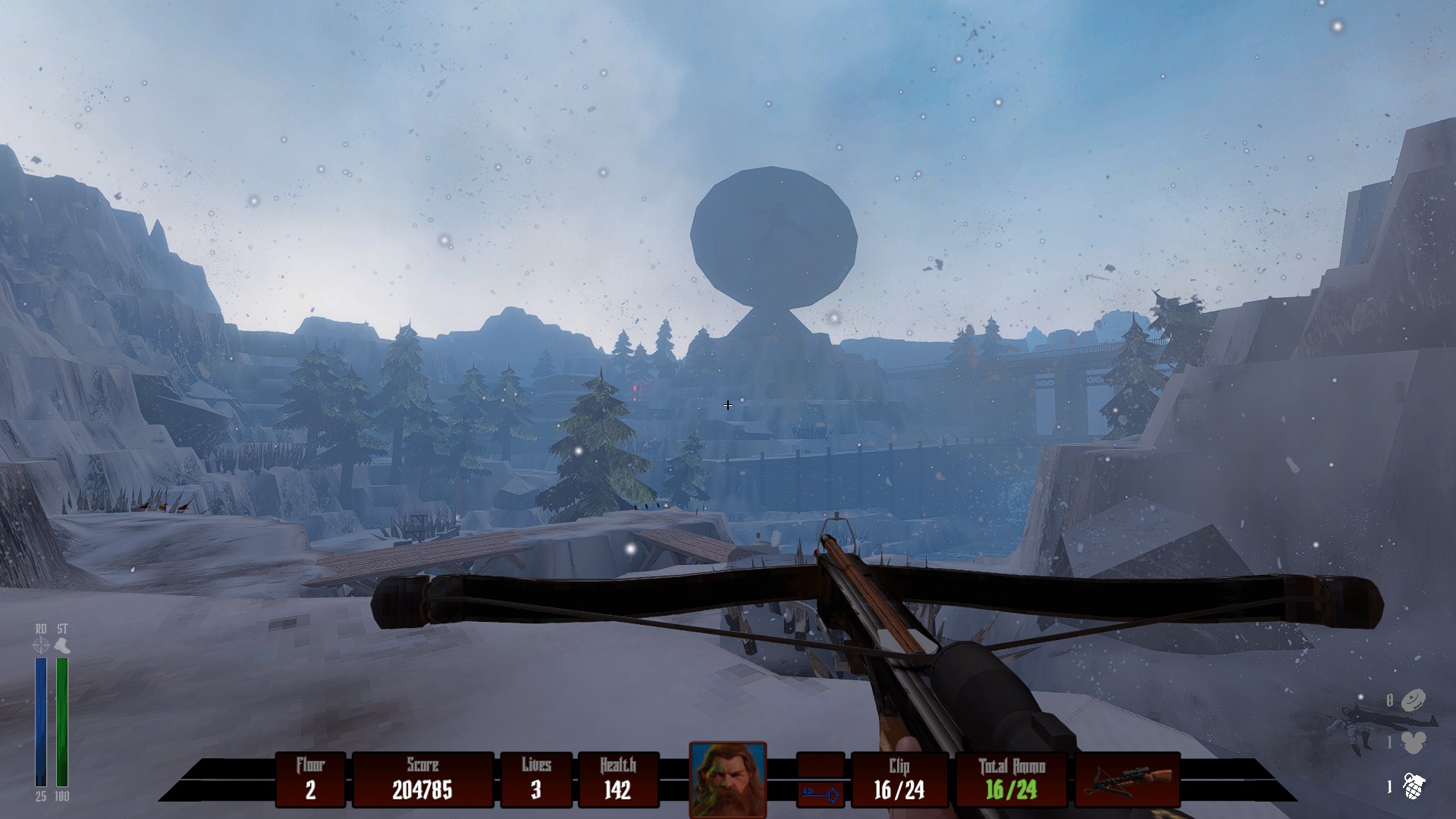
Task: Click the ST boot stamina icon
Action: click(x=62, y=645)
